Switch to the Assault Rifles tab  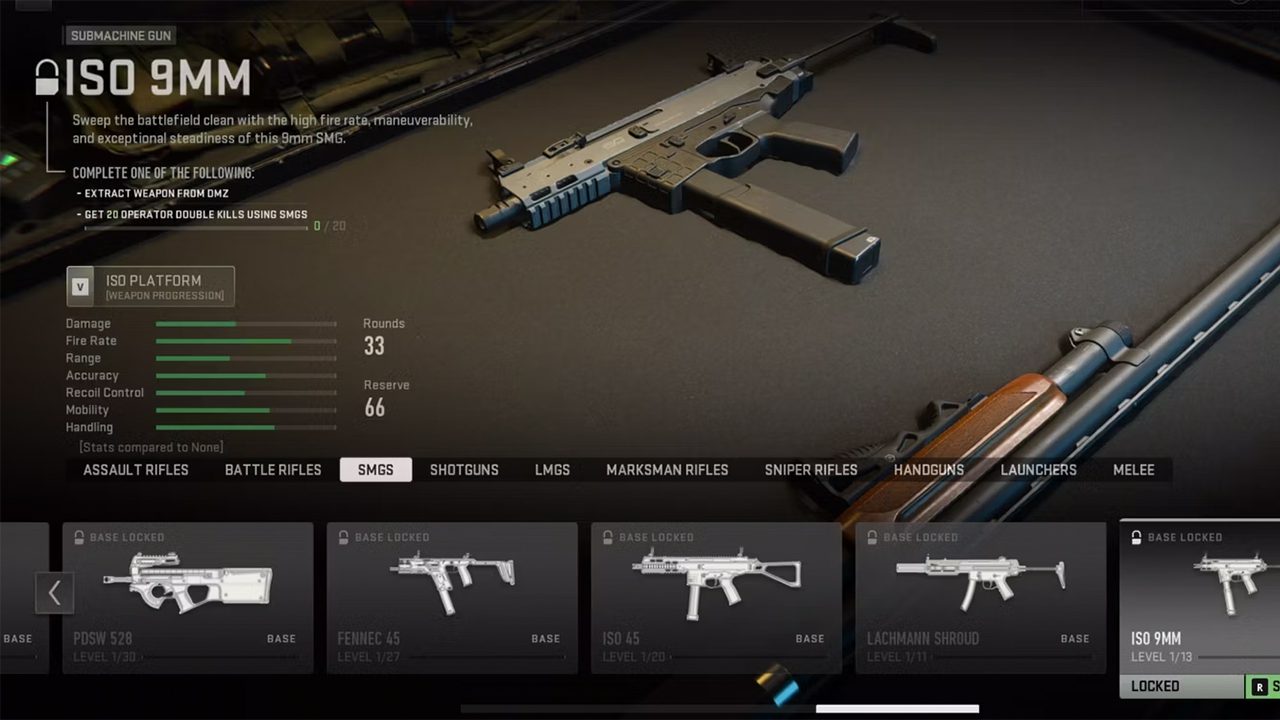(136, 470)
